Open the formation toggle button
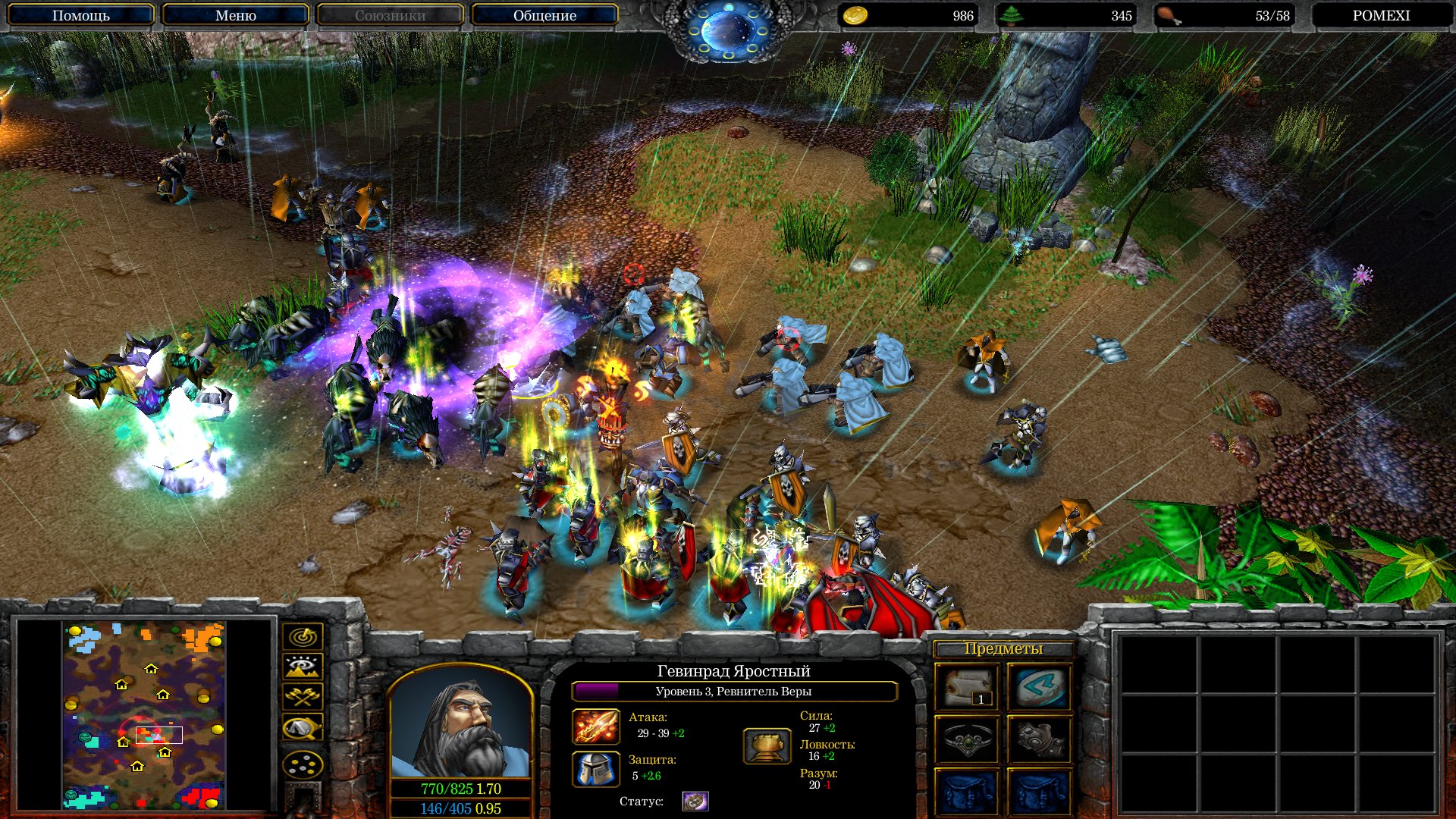 [303, 764]
